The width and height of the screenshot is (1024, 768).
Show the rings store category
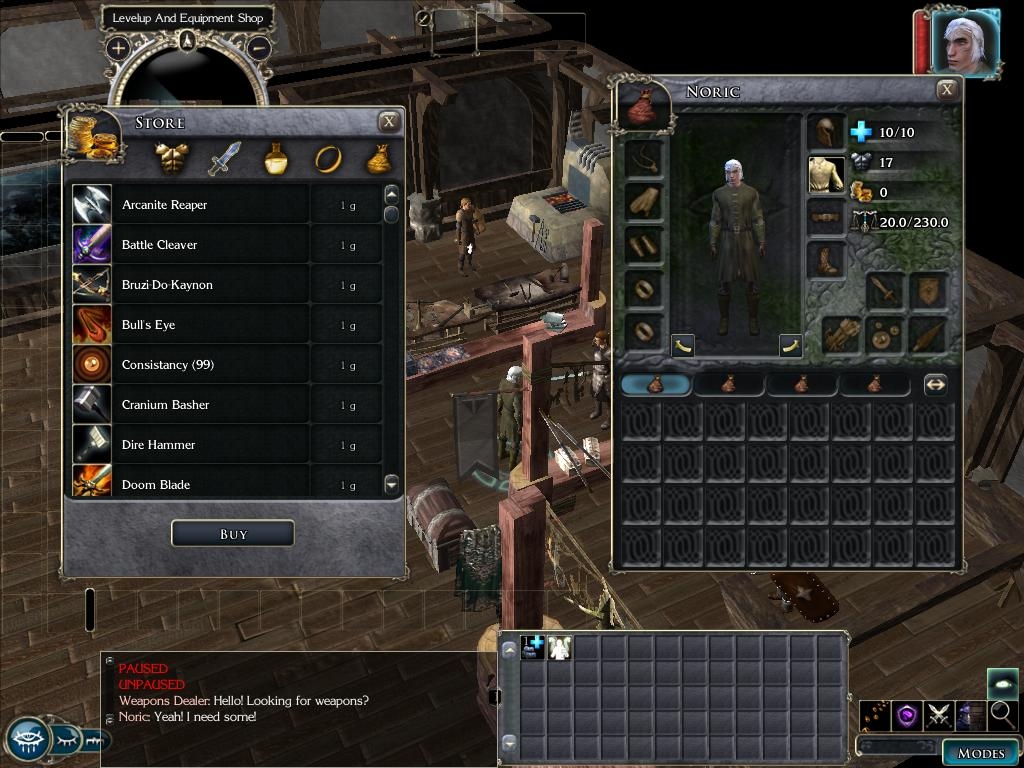click(327, 158)
